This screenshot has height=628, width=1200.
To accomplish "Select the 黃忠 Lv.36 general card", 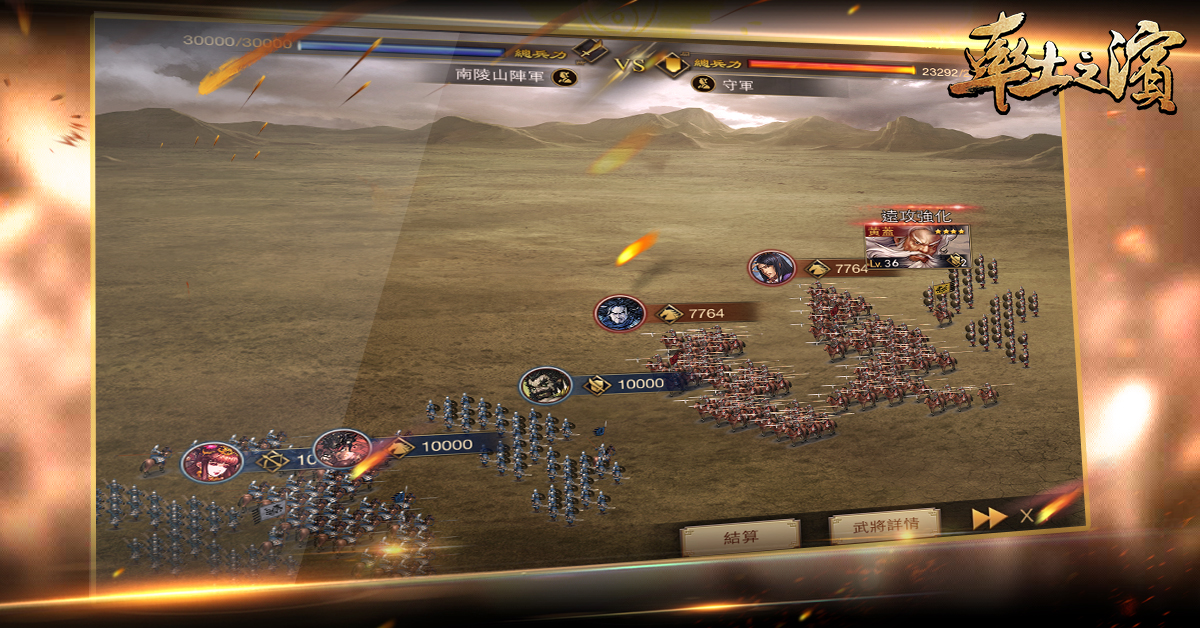I will pos(917,246).
